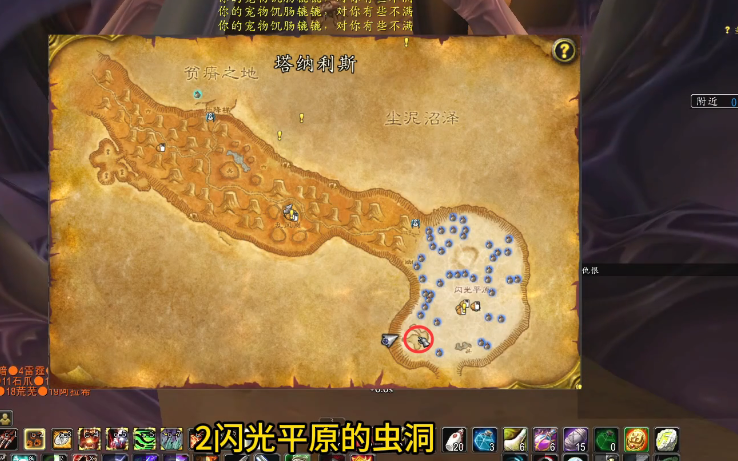The width and height of the screenshot is (738, 461).
Task: Click the arrow-shaped marker left of the wormhole
Action: [x=390, y=340]
